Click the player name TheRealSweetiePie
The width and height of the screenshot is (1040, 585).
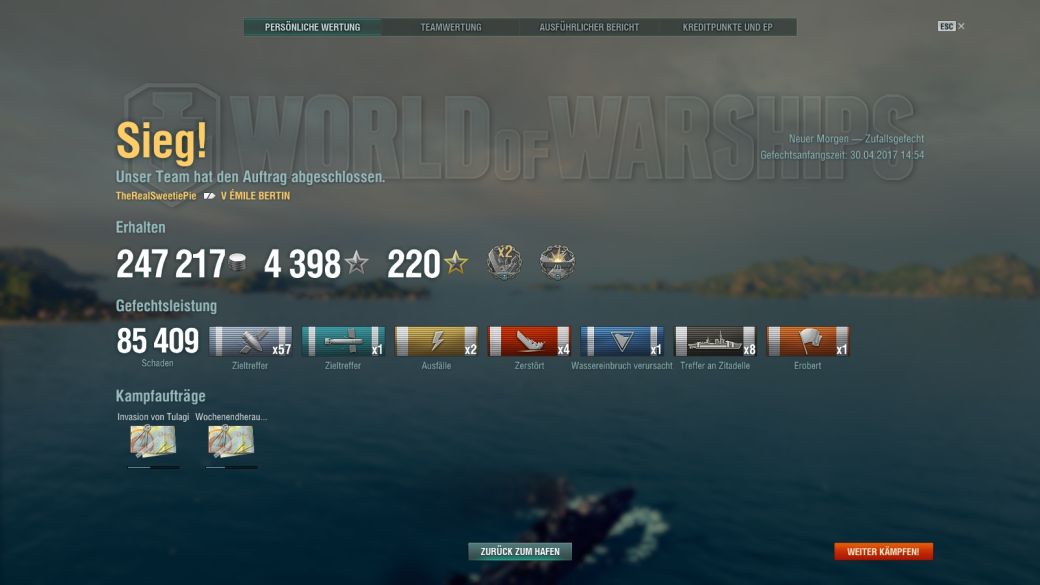156,196
